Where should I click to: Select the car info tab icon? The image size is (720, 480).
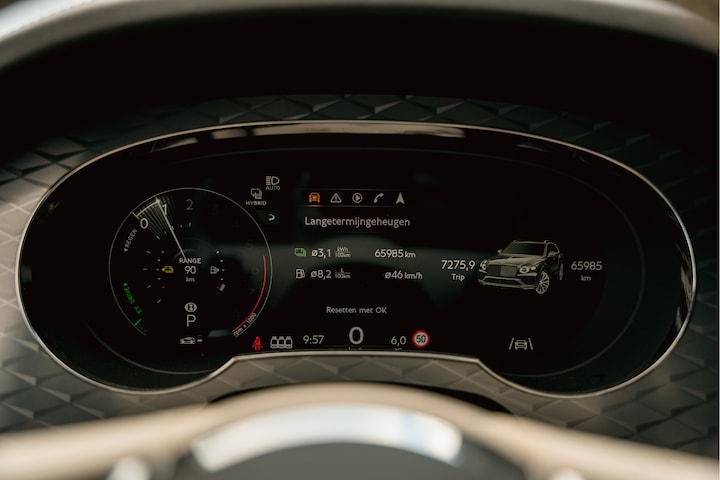tap(315, 198)
